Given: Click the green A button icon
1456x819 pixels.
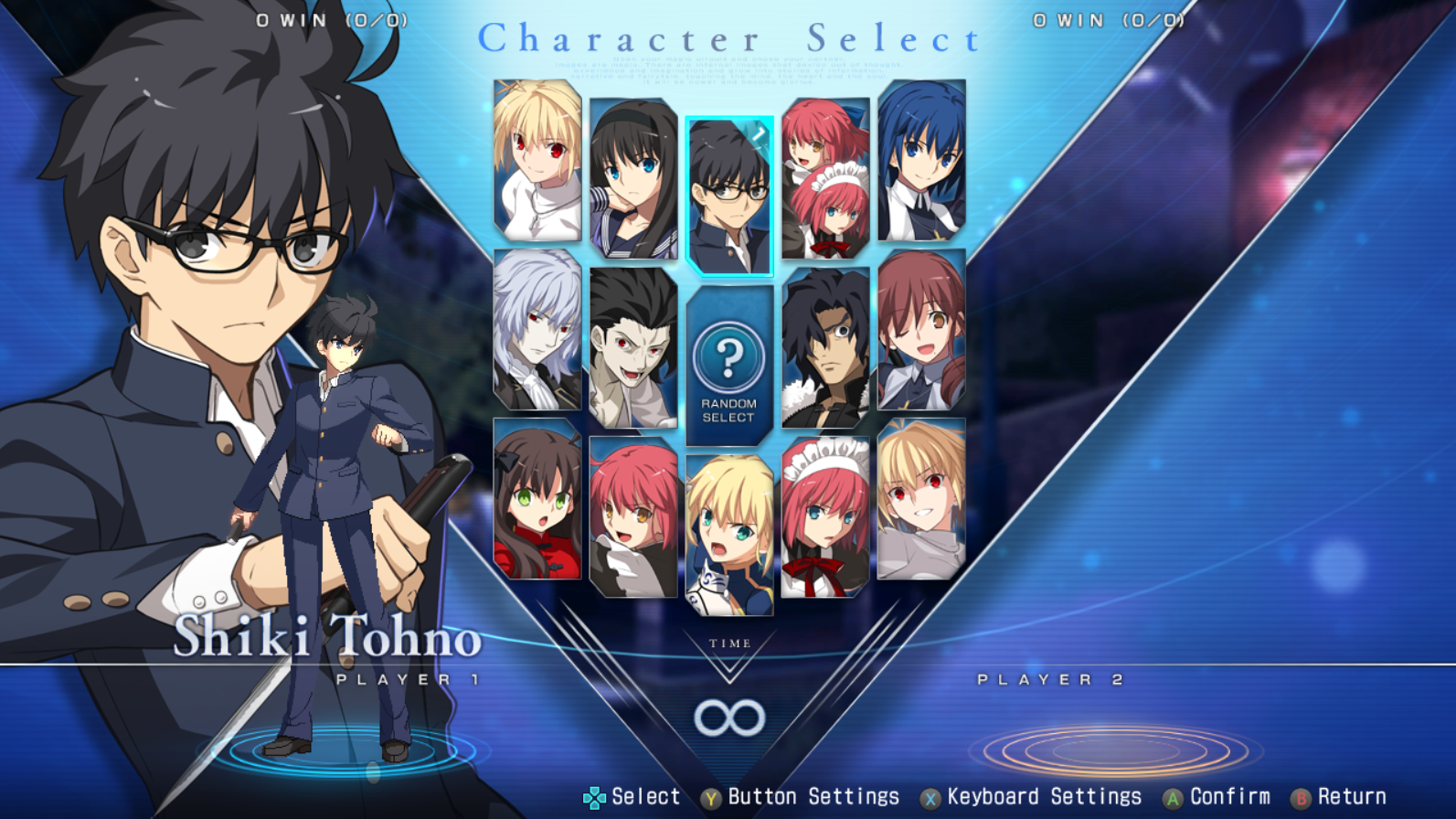Looking at the screenshot, I should click(x=1174, y=796).
